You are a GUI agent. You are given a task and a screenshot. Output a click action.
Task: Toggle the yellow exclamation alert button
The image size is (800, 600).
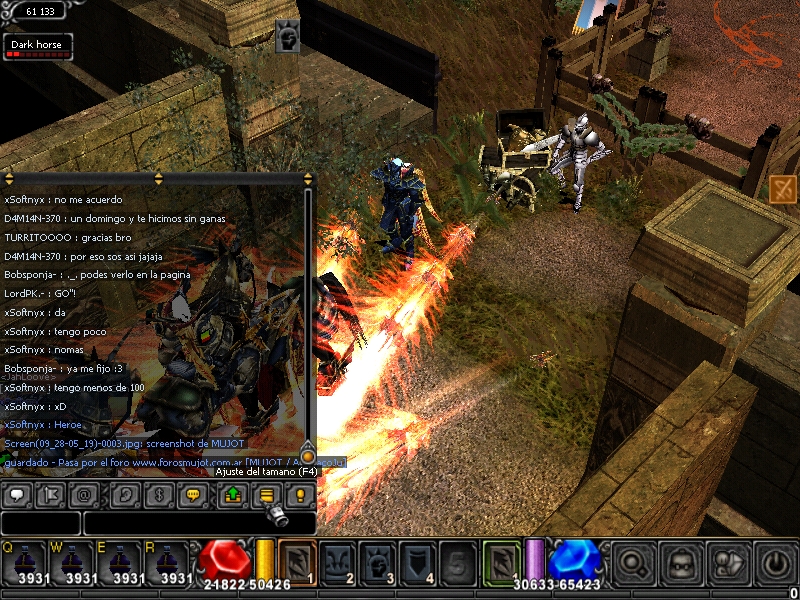pyautogui.click(x=301, y=495)
